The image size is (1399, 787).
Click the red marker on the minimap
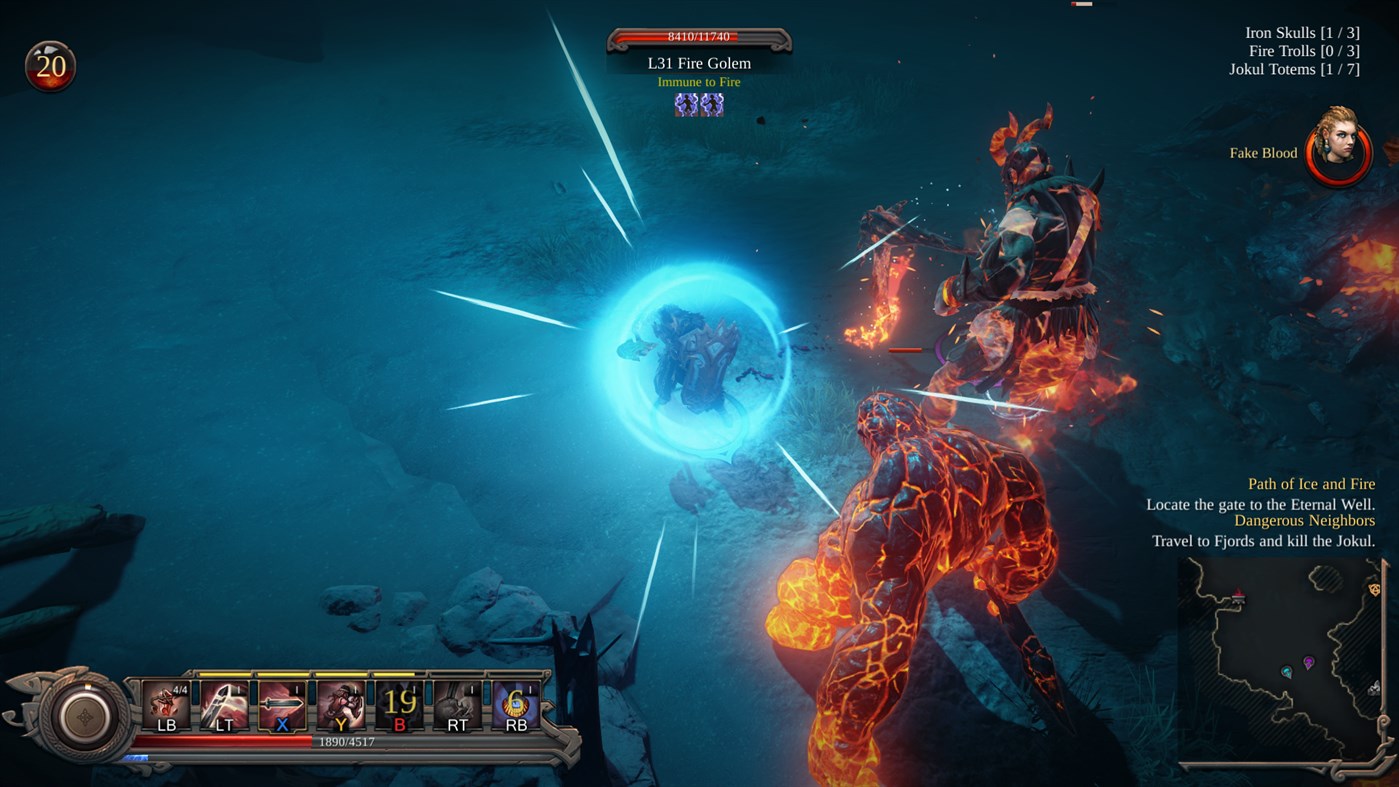[x=1239, y=595]
